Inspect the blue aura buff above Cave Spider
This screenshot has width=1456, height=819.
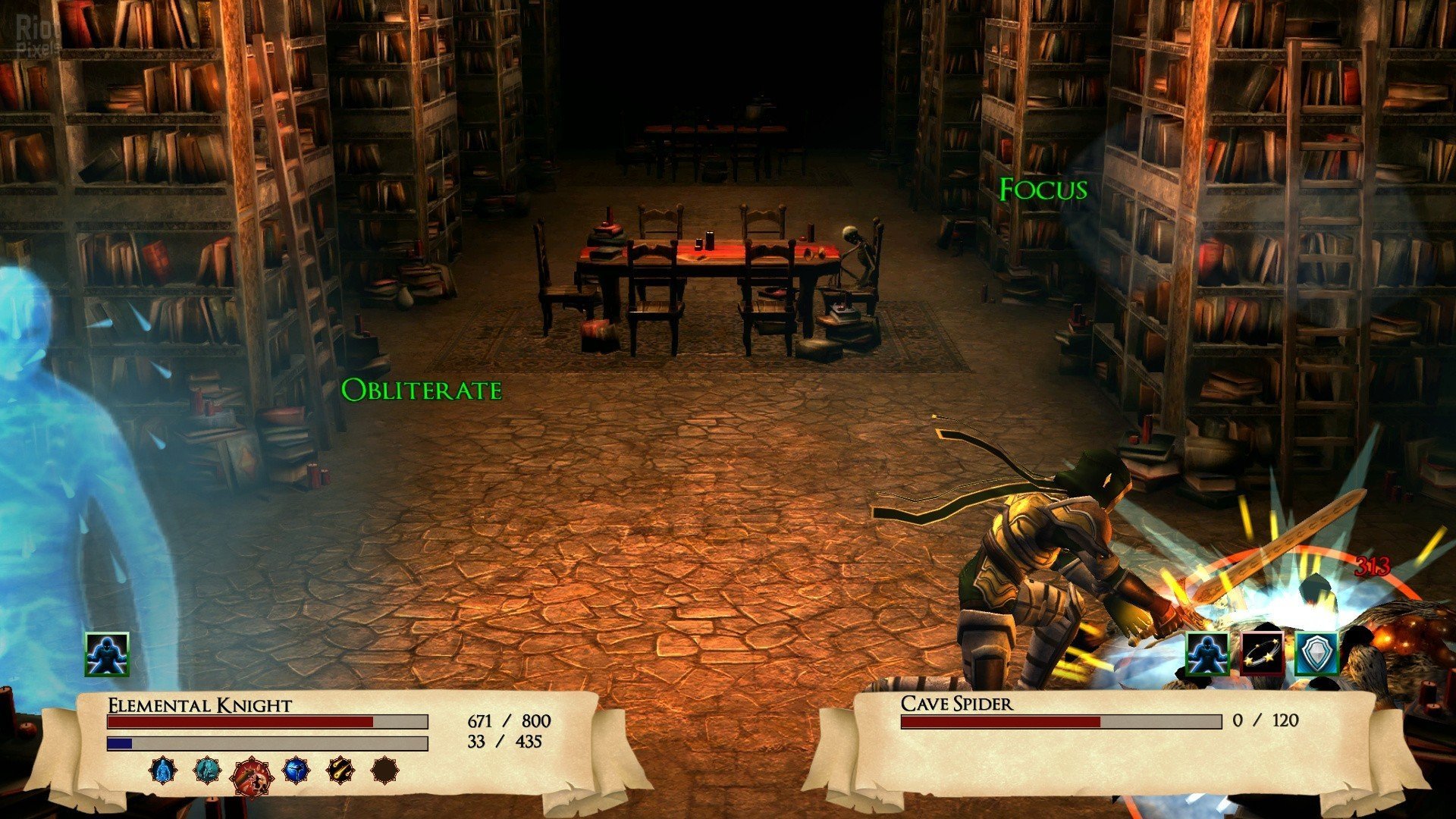click(1207, 654)
